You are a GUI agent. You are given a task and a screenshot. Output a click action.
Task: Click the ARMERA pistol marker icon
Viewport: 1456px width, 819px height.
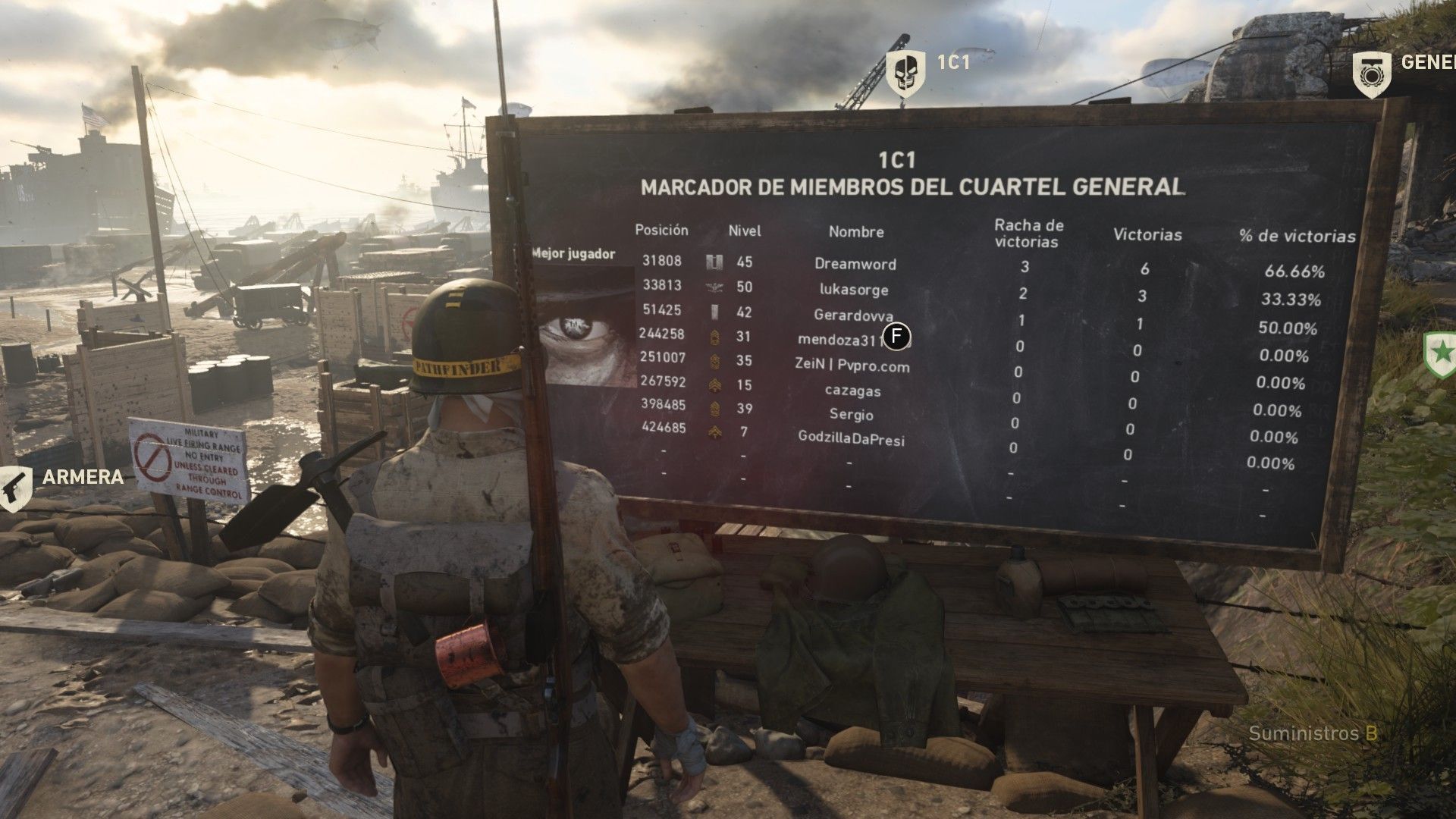point(14,488)
